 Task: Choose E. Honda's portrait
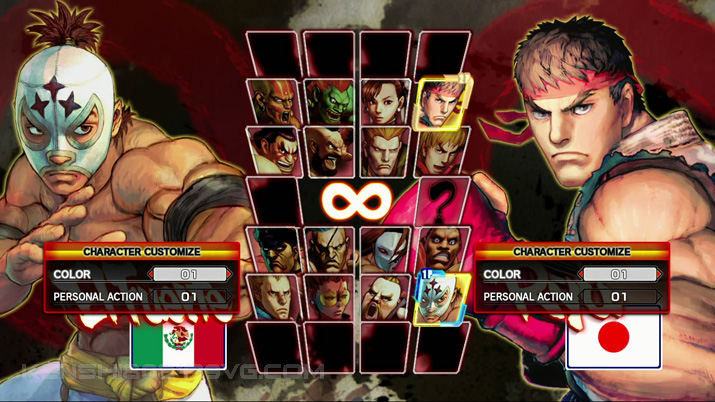click(274, 151)
